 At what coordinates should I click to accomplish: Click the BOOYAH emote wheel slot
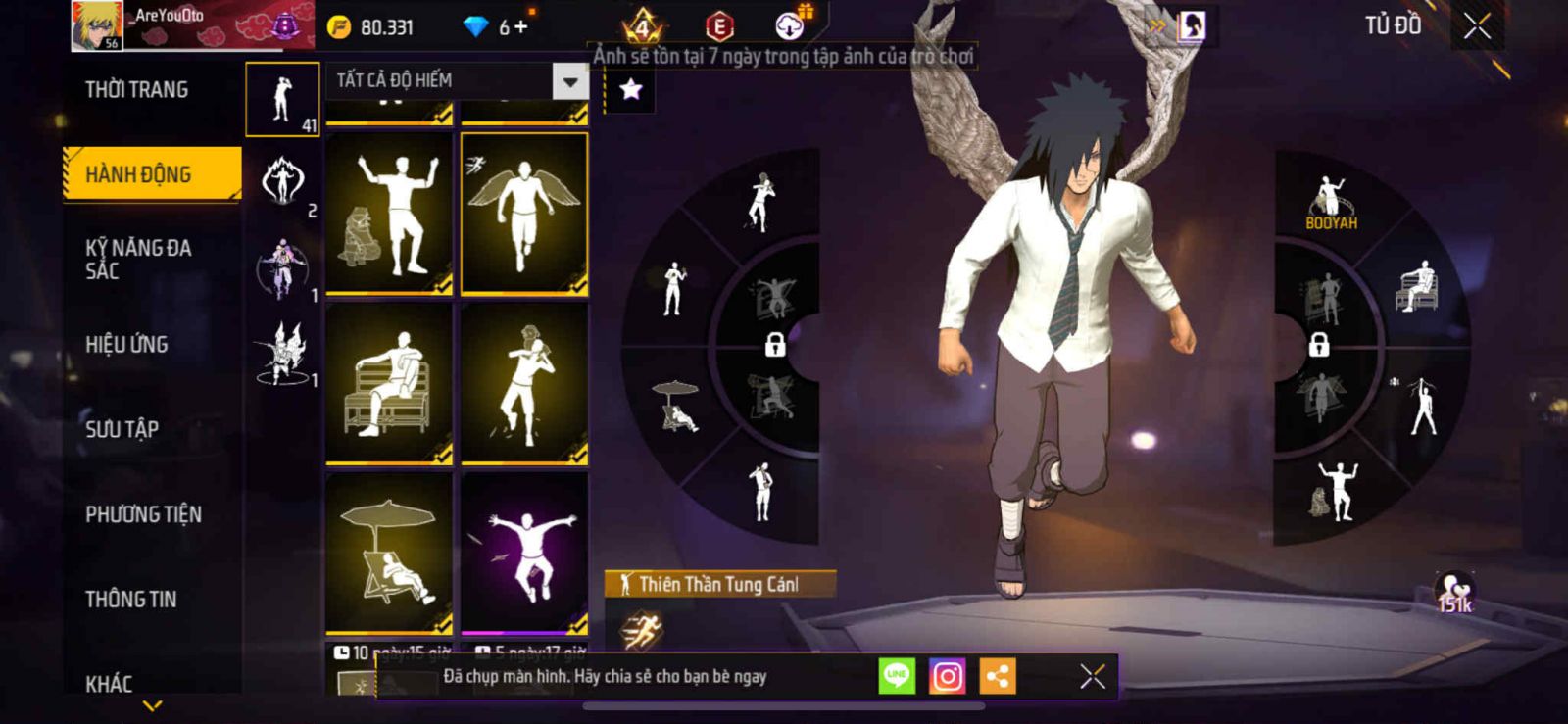click(1330, 204)
